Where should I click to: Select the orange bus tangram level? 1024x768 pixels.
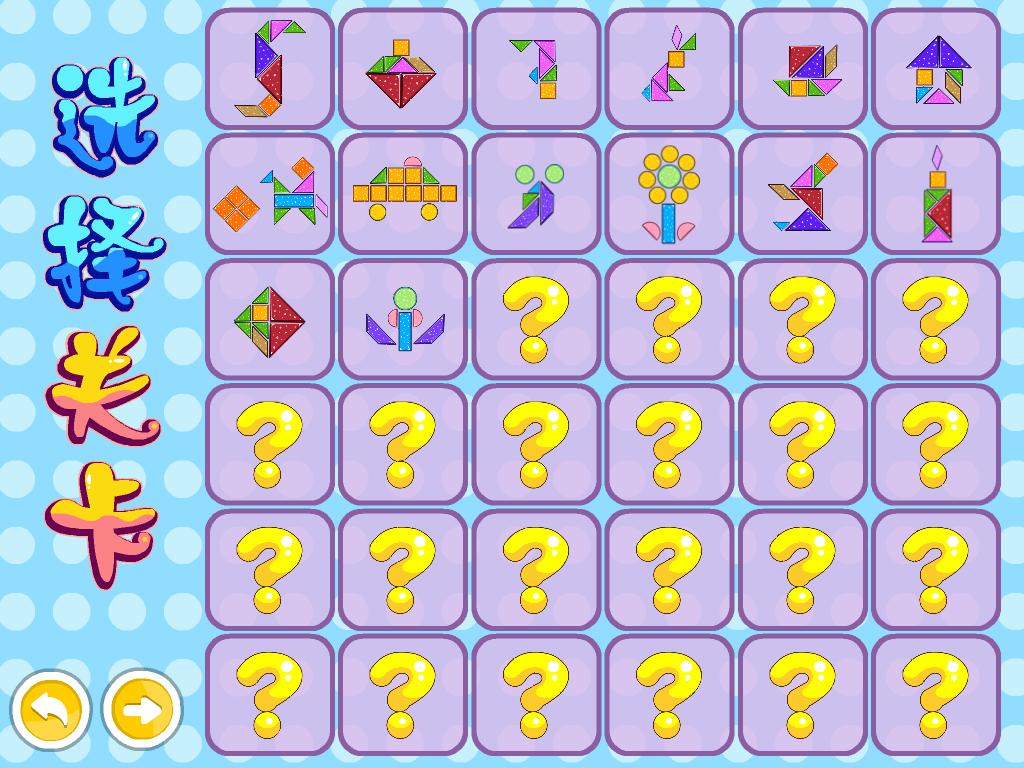click(x=402, y=194)
